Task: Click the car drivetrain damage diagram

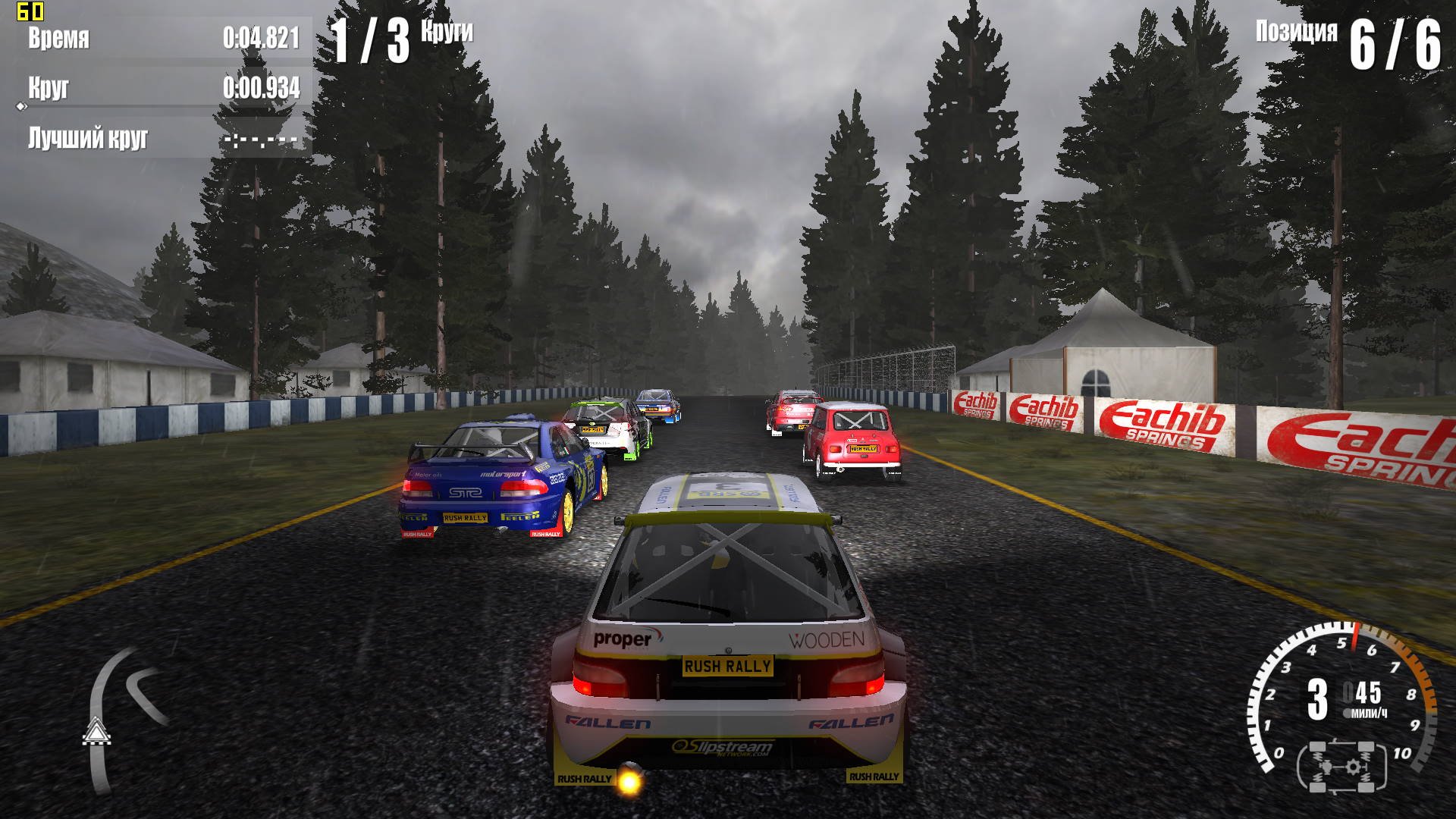Action: pos(1341,767)
